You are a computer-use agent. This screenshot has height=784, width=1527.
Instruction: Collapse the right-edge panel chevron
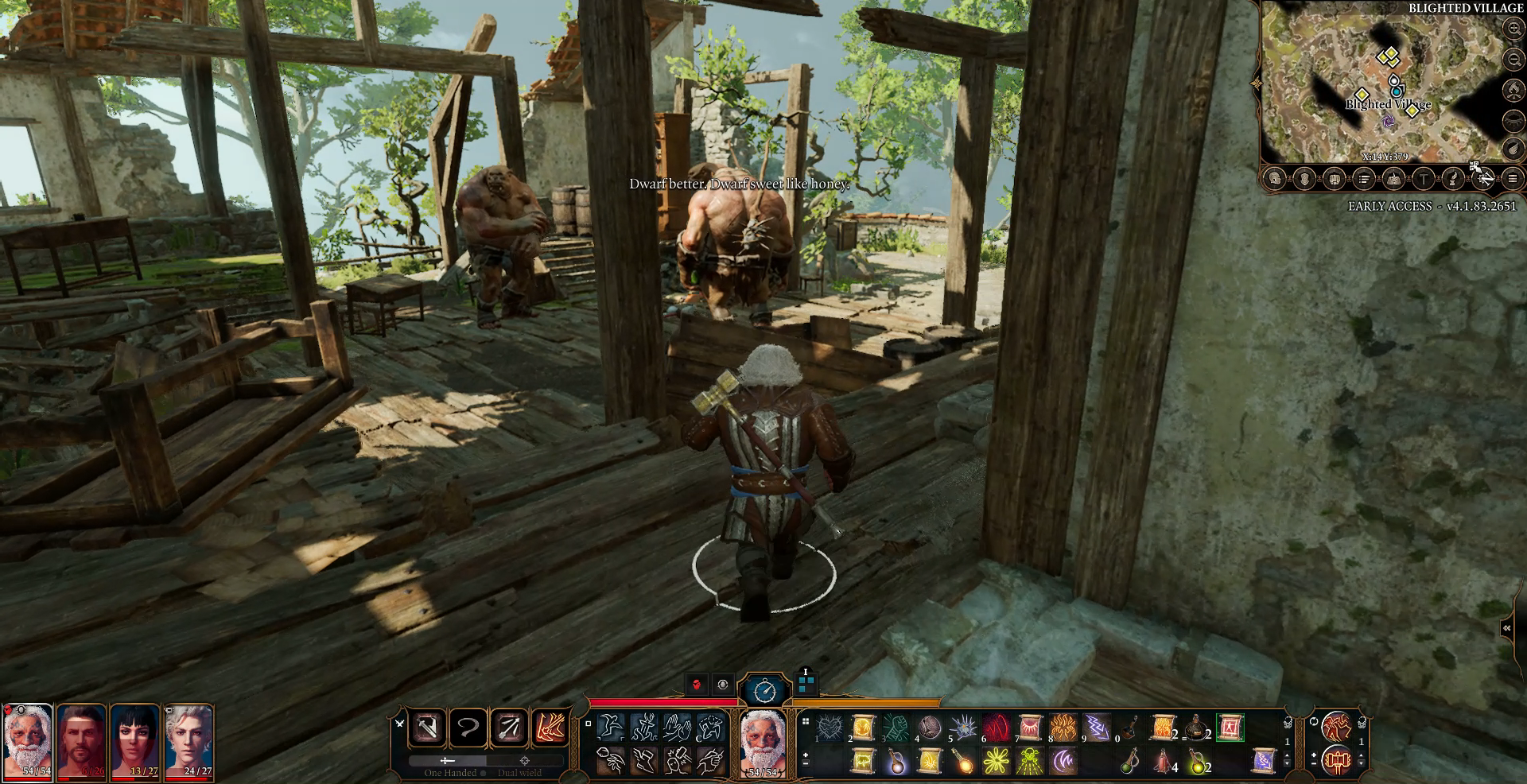[x=1506, y=627]
